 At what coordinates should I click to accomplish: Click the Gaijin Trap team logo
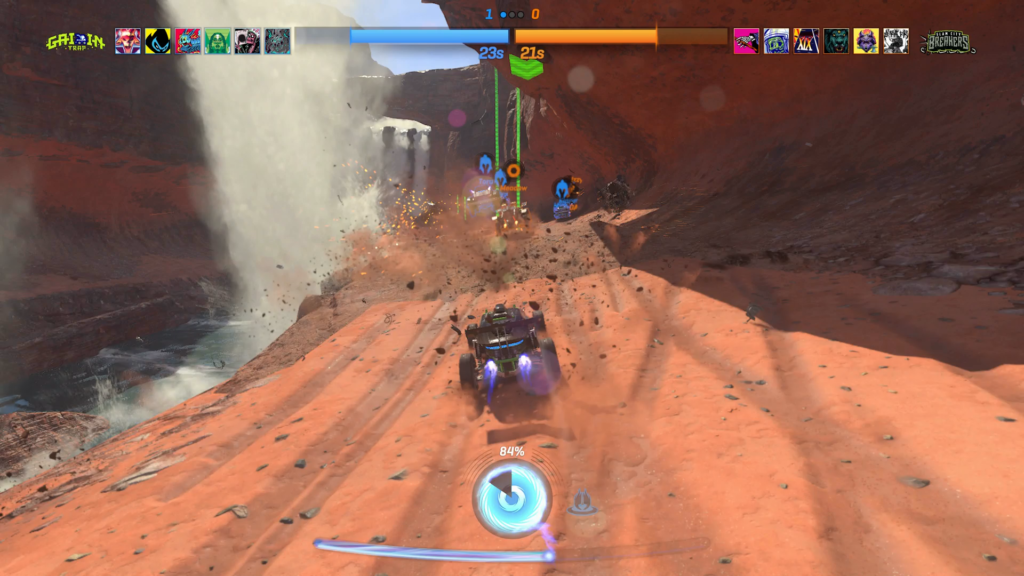pyautogui.click(x=74, y=41)
